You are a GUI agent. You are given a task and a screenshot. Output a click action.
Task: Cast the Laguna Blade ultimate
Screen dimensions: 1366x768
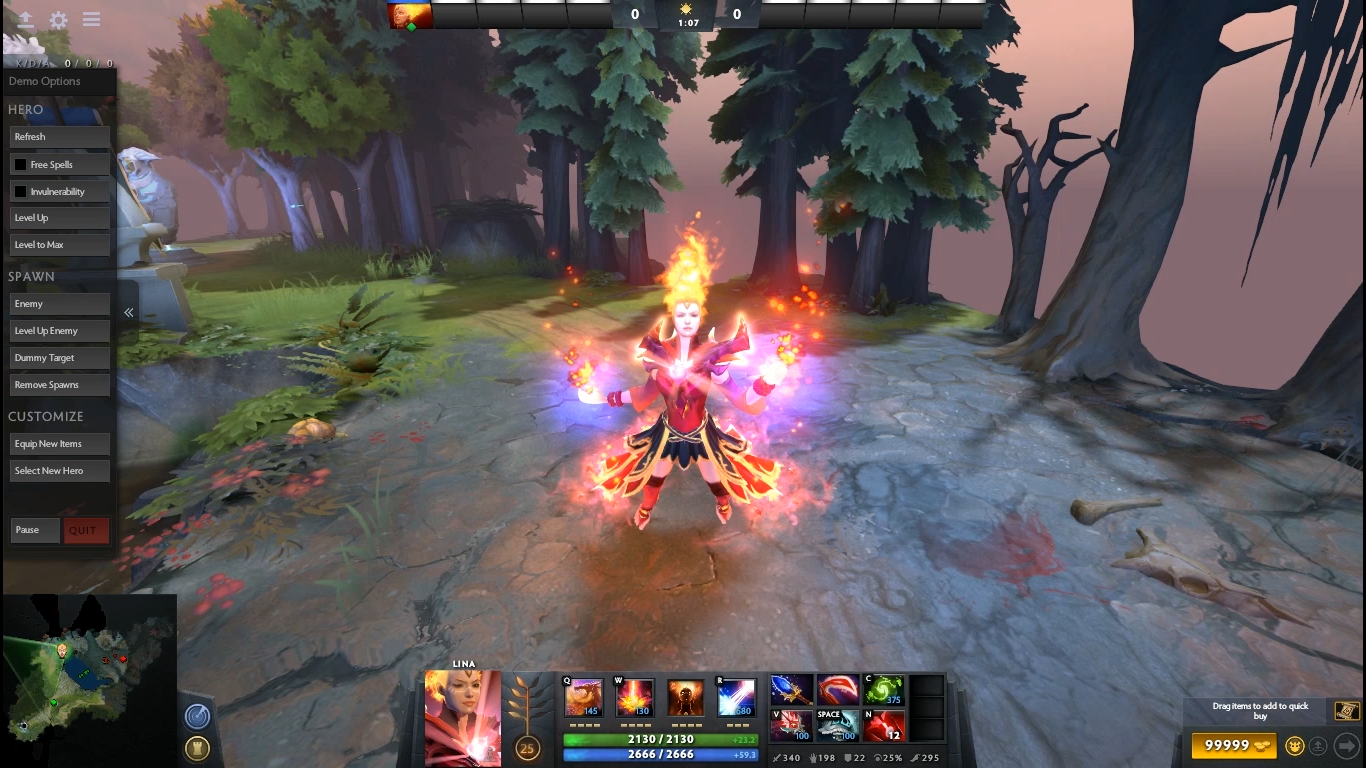pyautogui.click(x=736, y=698)
